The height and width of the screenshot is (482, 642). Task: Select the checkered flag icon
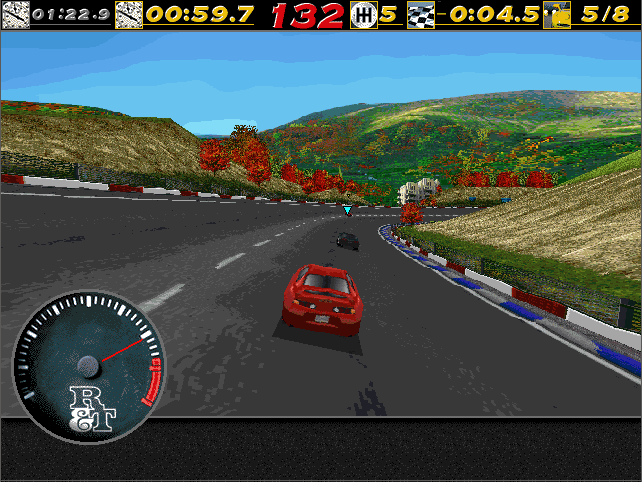click(x=421, y=15)
